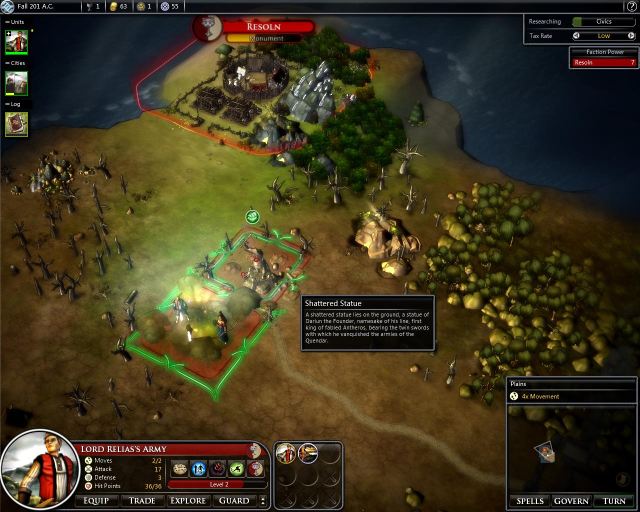Collapse the Cities list header

point(16,63)
